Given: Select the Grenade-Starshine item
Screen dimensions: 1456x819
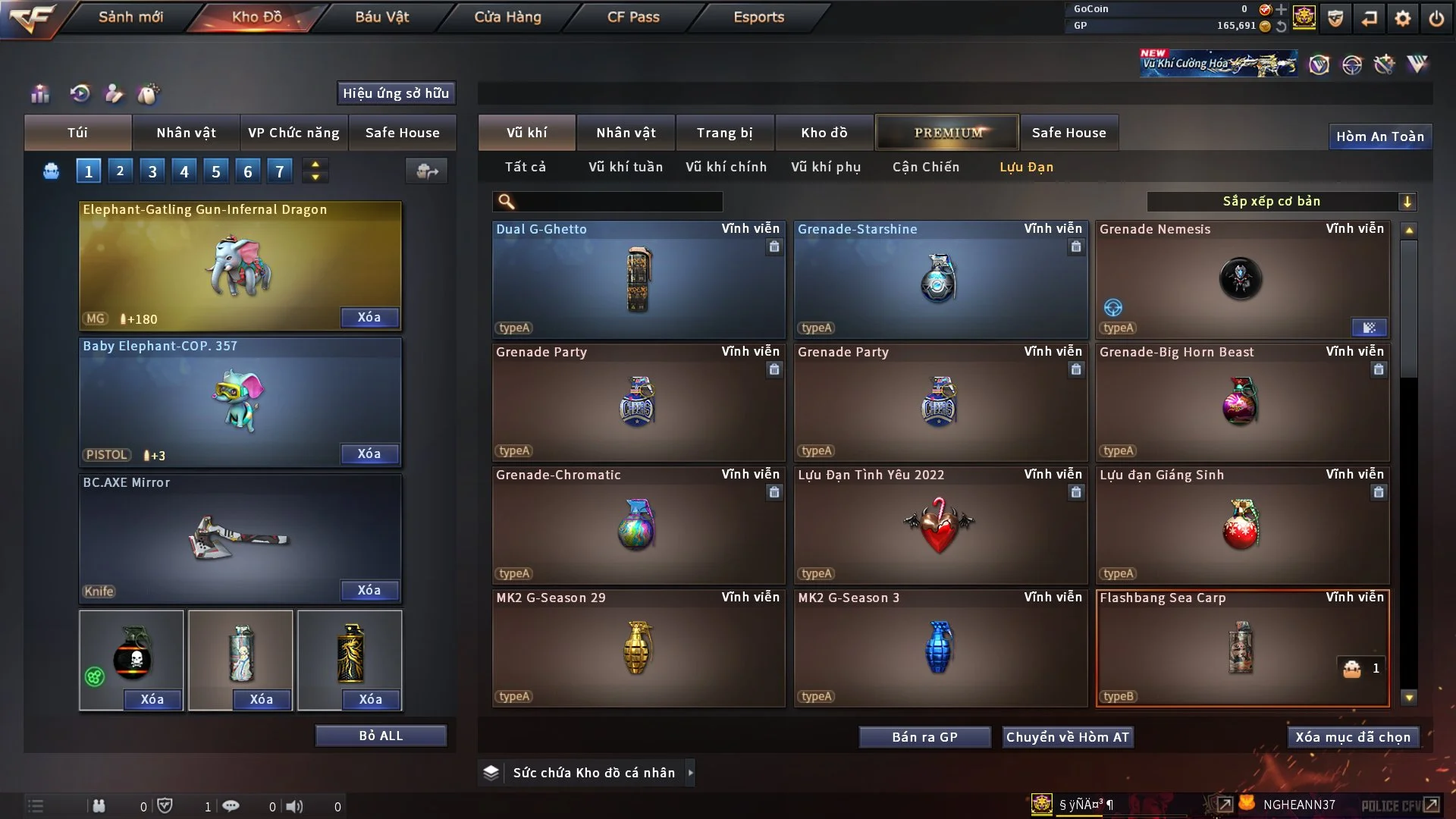Looking at the screenshot, I should pyautogui.click(x=940, y=279).
